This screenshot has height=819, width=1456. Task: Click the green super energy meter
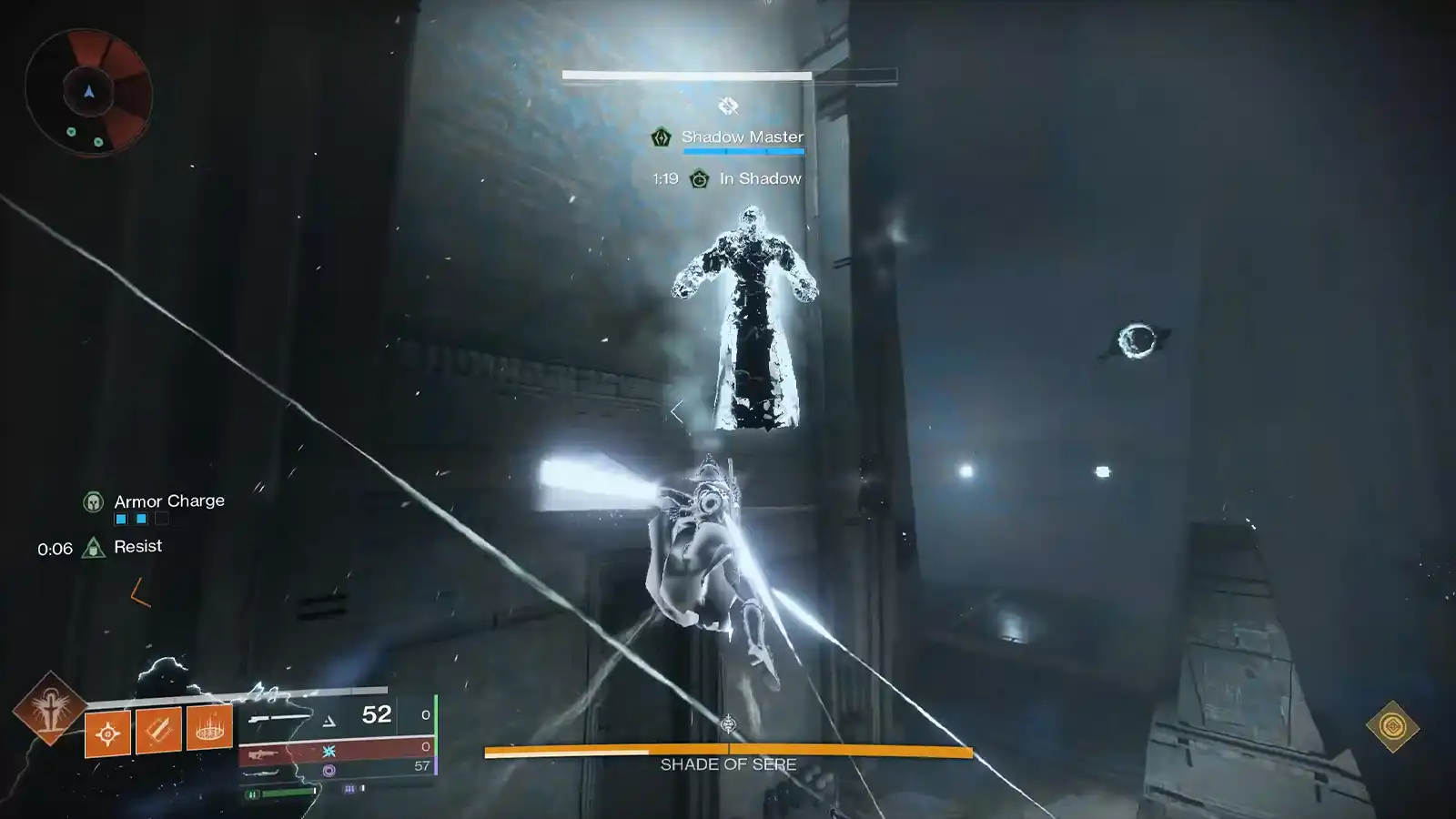pos(288,794)
